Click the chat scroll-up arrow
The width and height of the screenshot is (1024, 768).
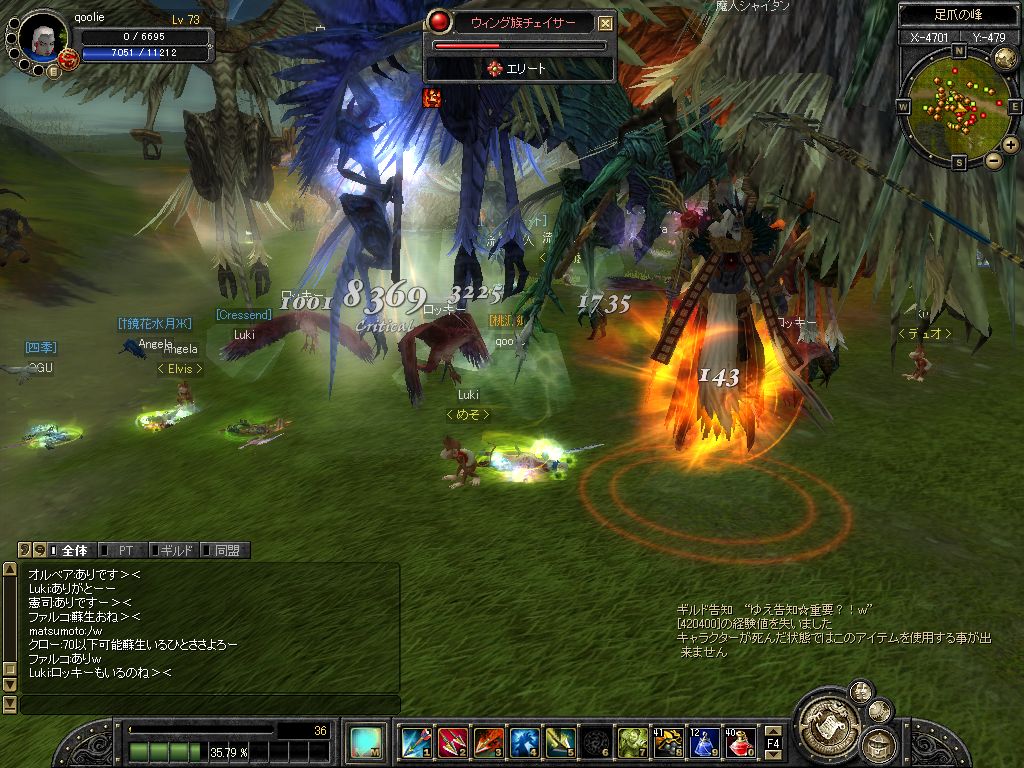point(10,569)
